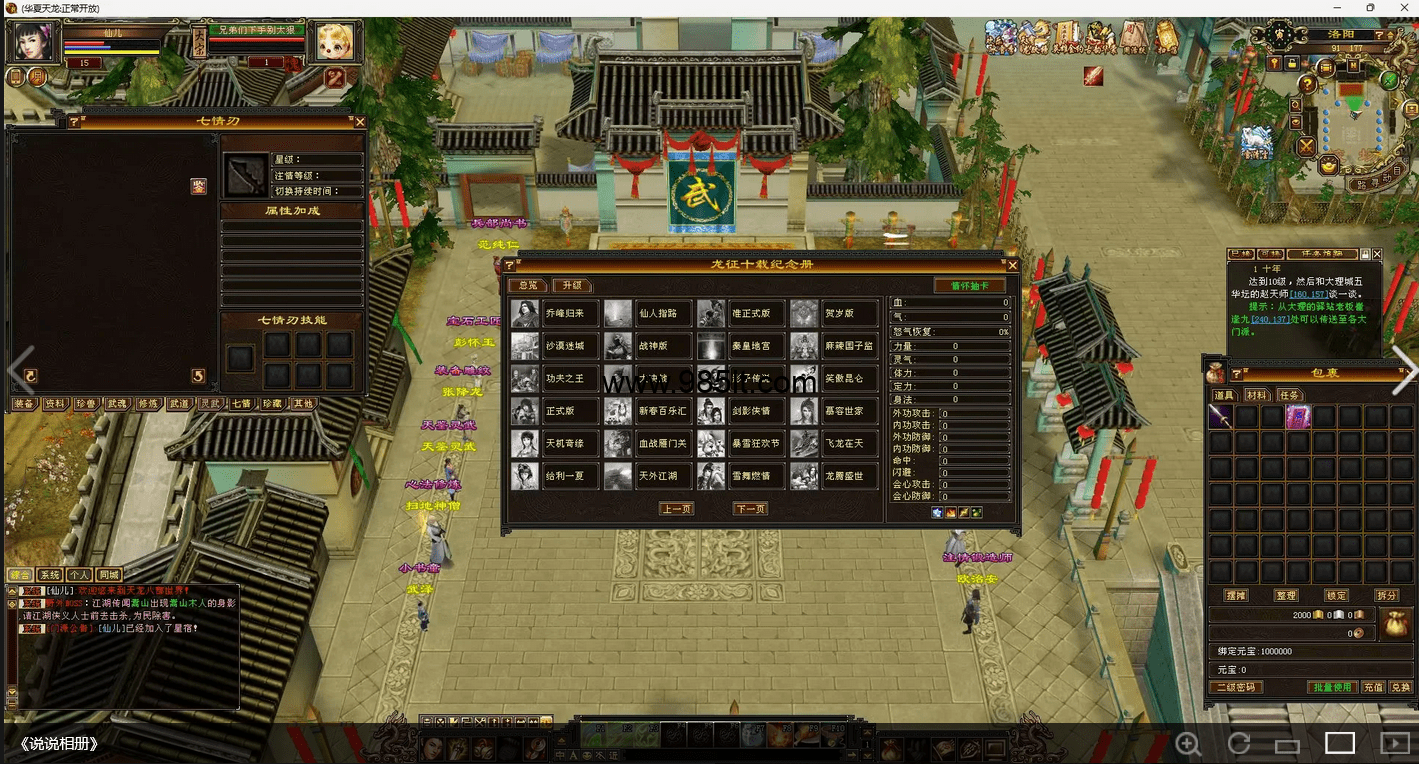Open the 武魂 tab
Screen dimensions: 1419x764
(117, 404)
